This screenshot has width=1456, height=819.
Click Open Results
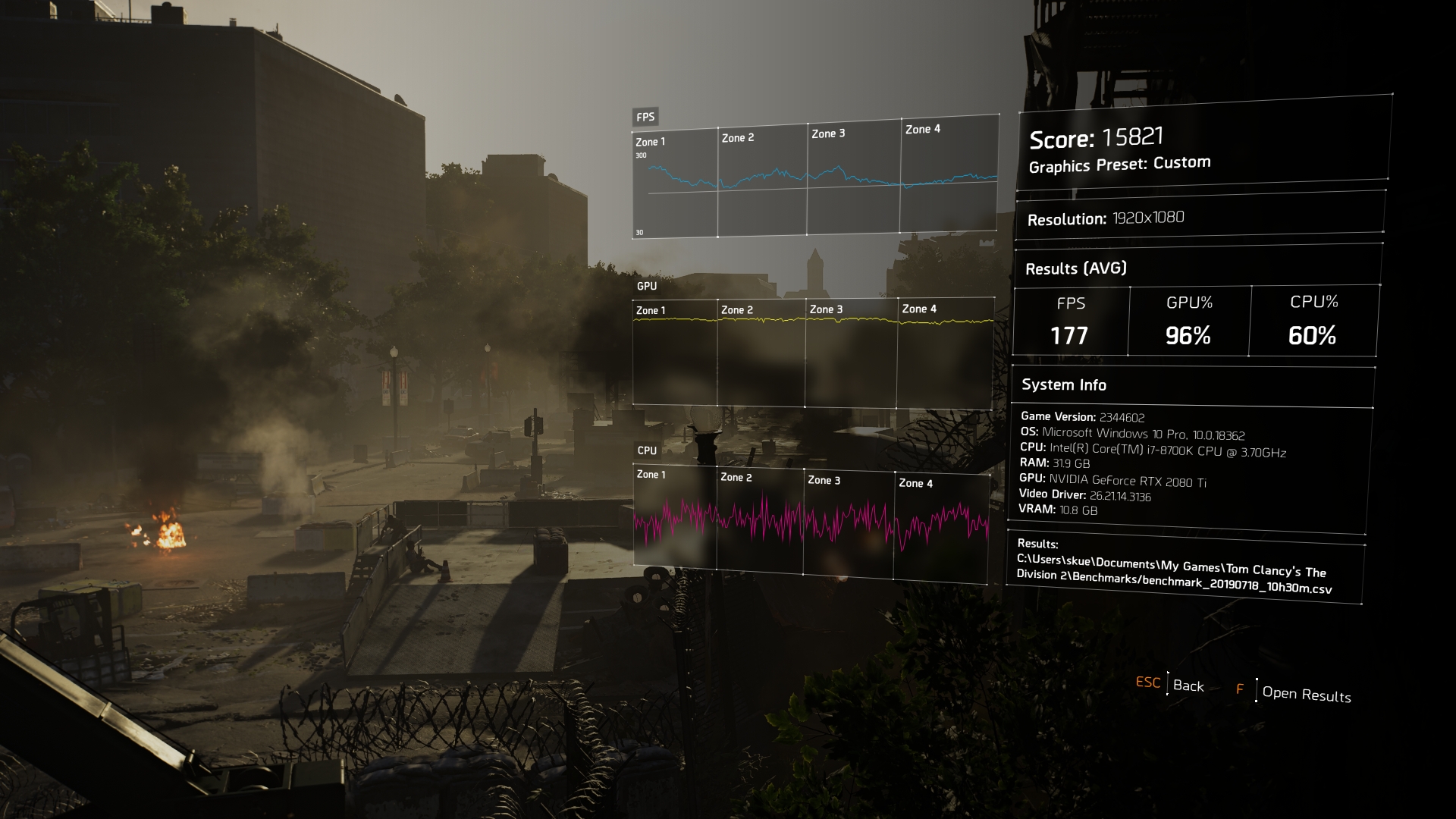(x=1307, y=695)
